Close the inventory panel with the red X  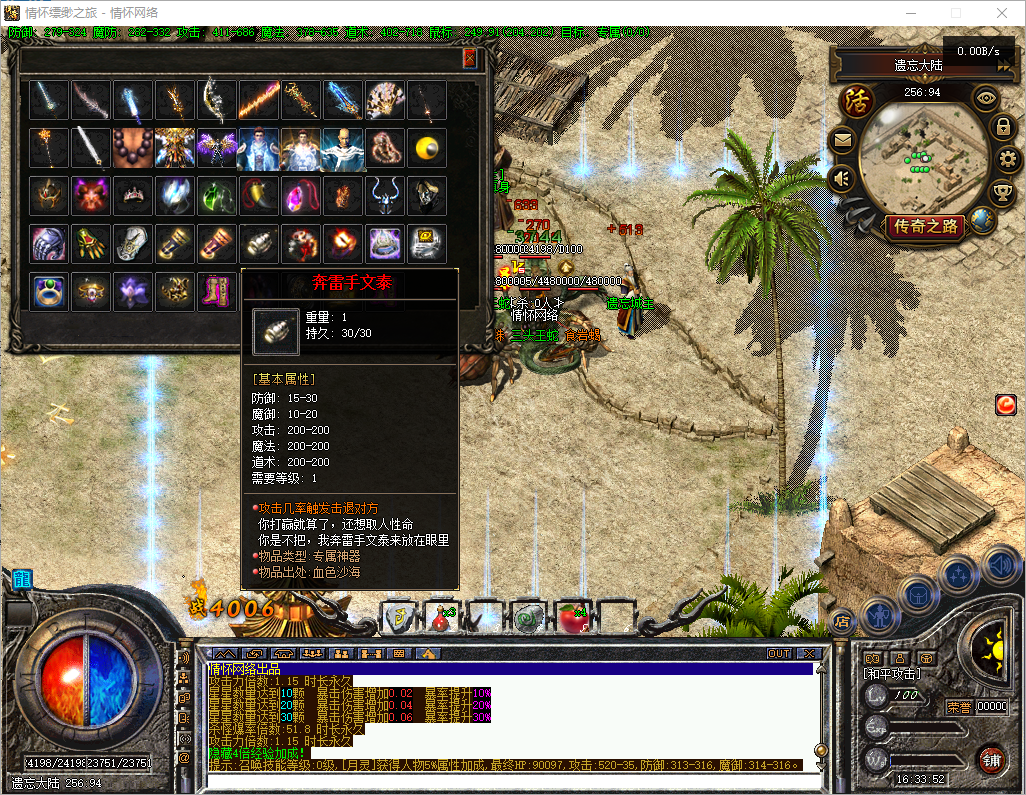pyautogui.click(x=469, y=59)
